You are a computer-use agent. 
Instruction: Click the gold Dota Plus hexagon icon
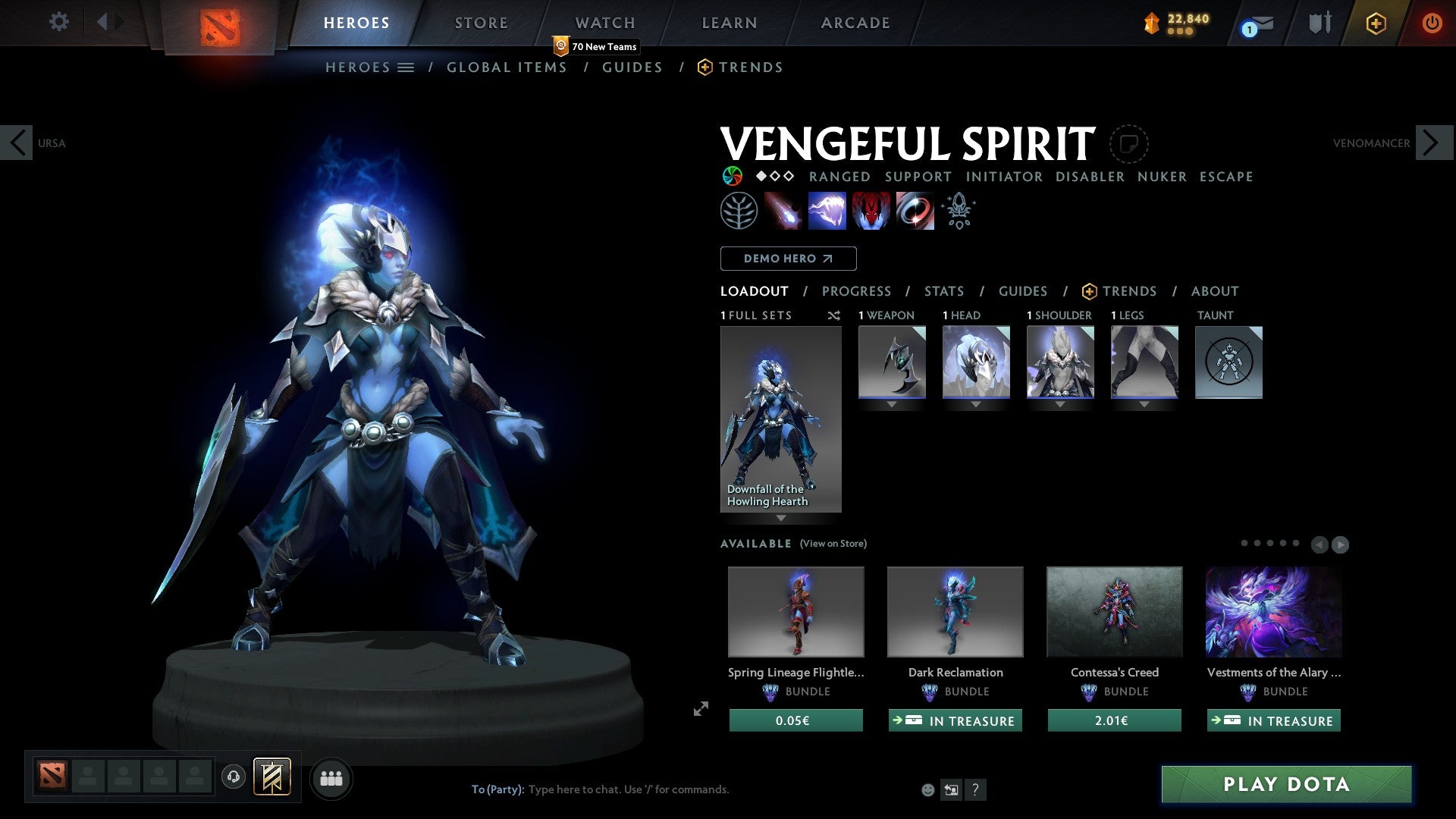[x=1375, y=23]
